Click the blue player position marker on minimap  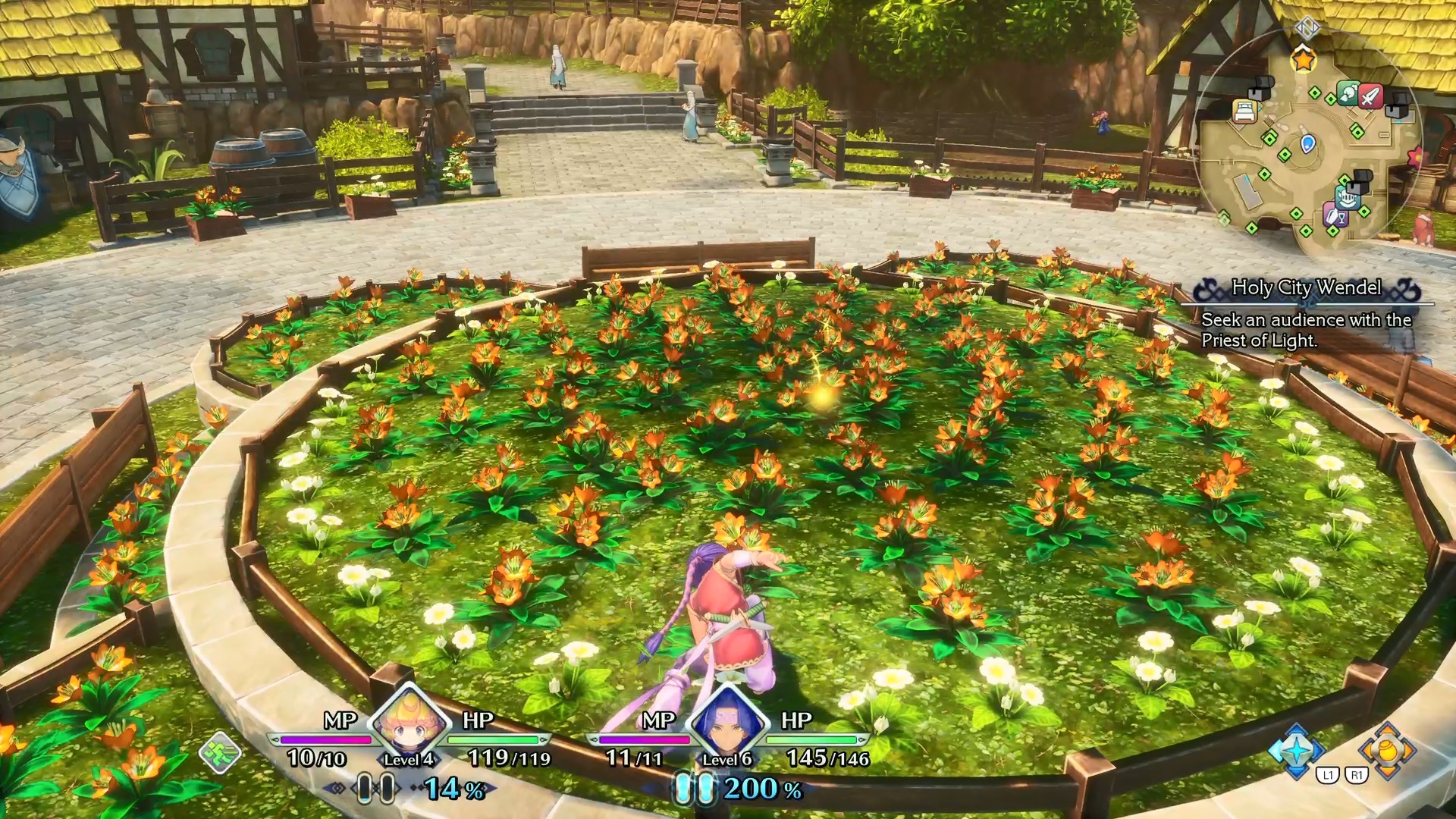1307,143
